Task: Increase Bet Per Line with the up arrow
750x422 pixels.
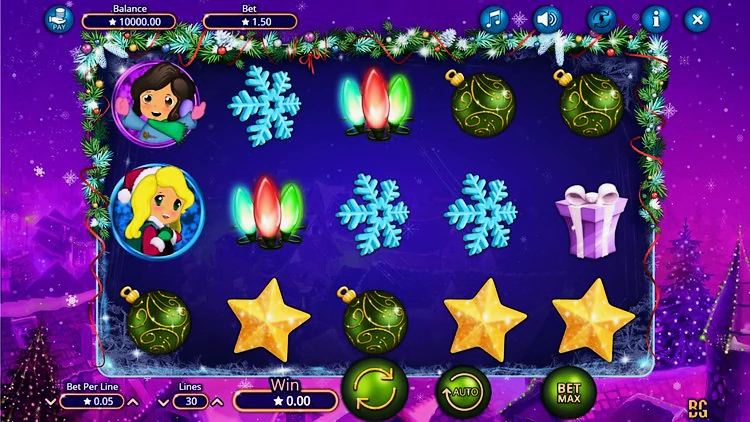Action: tap(135, 402)
